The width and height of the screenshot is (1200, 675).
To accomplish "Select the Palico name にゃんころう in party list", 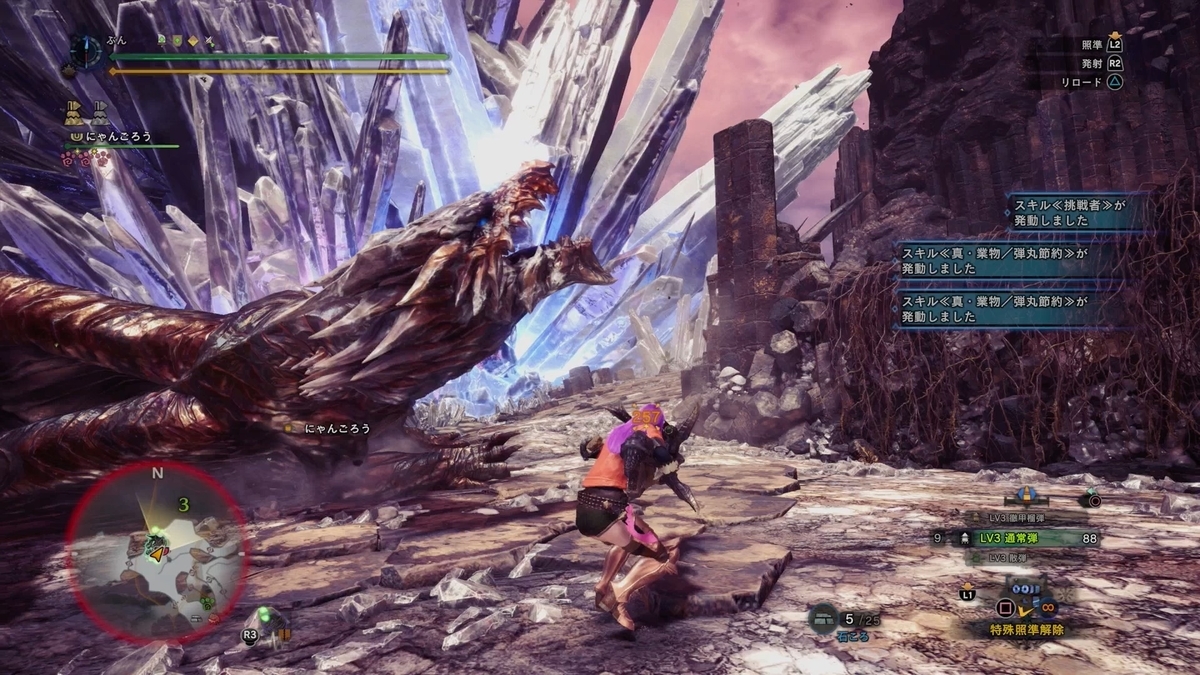I will pos(116,137).
